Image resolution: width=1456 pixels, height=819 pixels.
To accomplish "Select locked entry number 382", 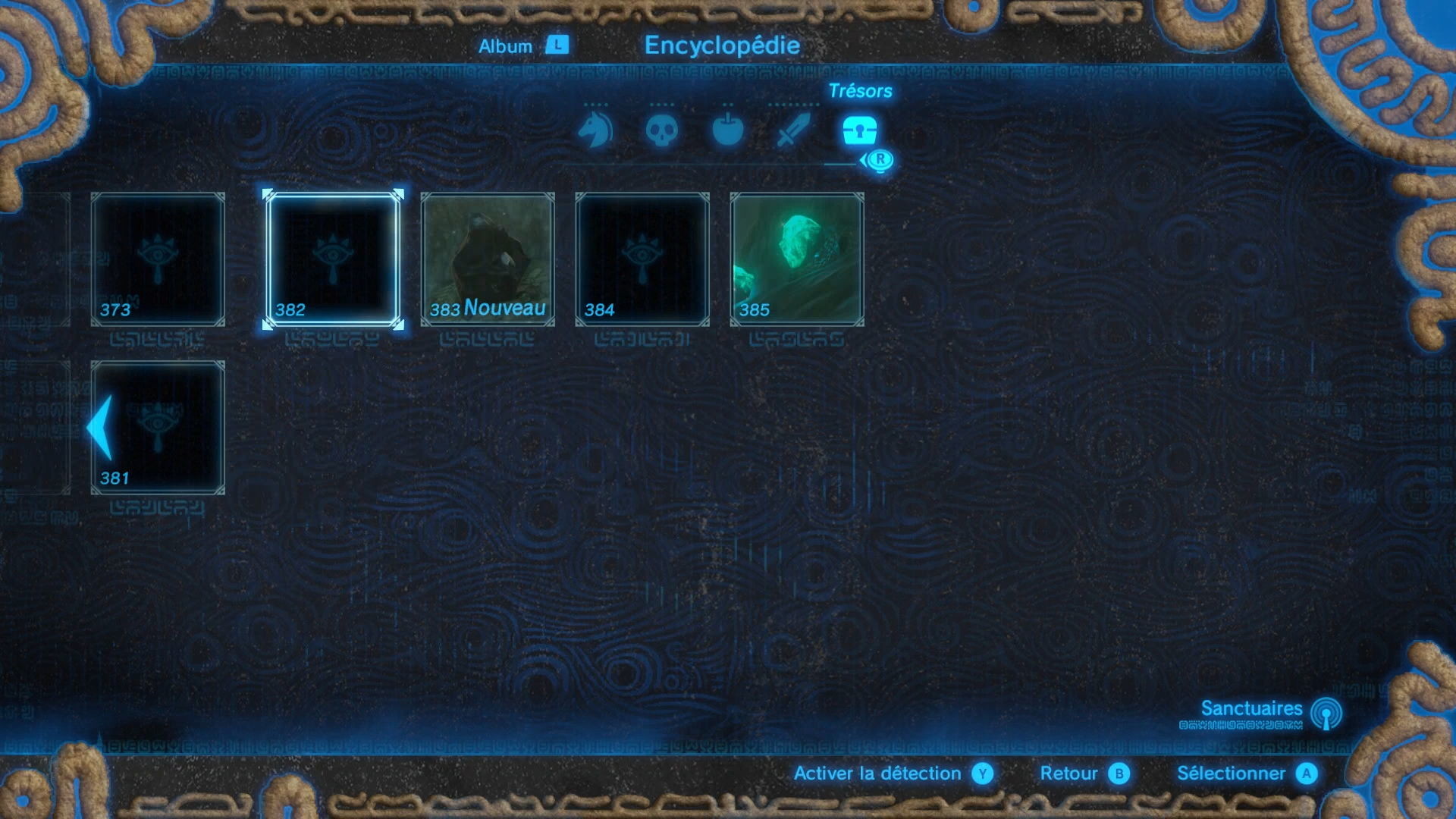I will [332, 259].
